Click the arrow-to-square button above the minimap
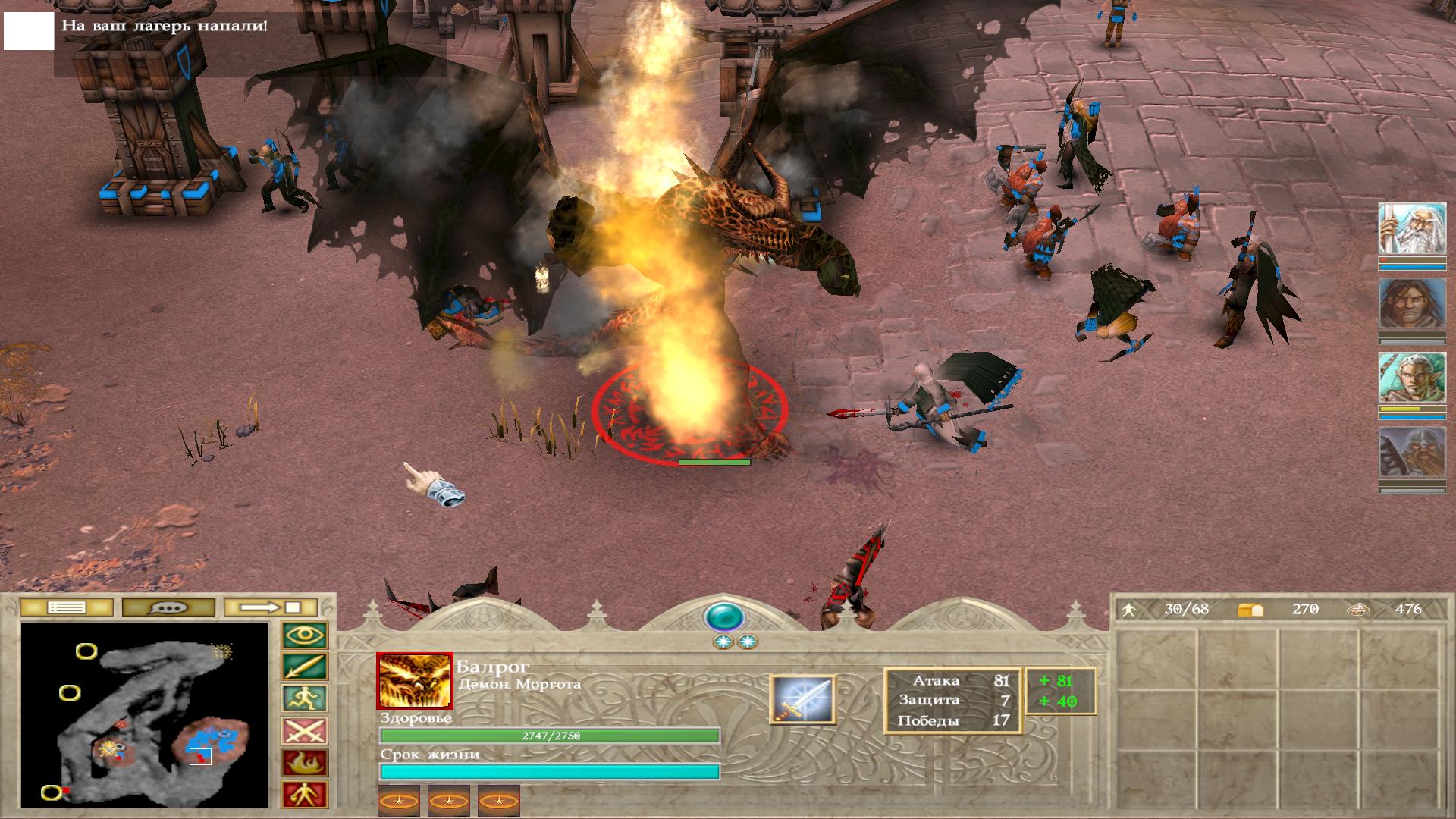Screen dimensions: 1456x819 (270, 607)
